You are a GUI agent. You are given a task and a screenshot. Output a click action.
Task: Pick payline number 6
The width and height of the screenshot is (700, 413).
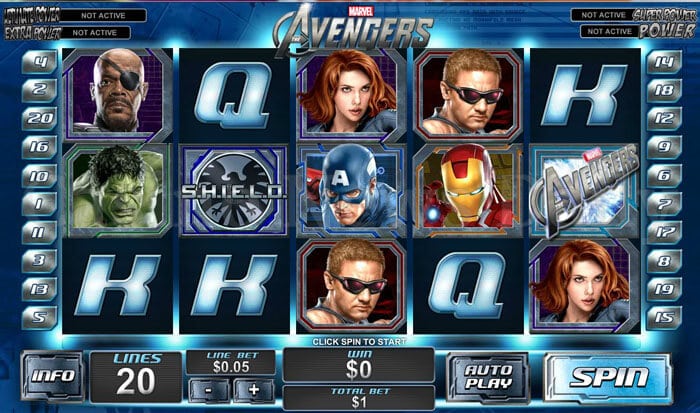[661, 175]
